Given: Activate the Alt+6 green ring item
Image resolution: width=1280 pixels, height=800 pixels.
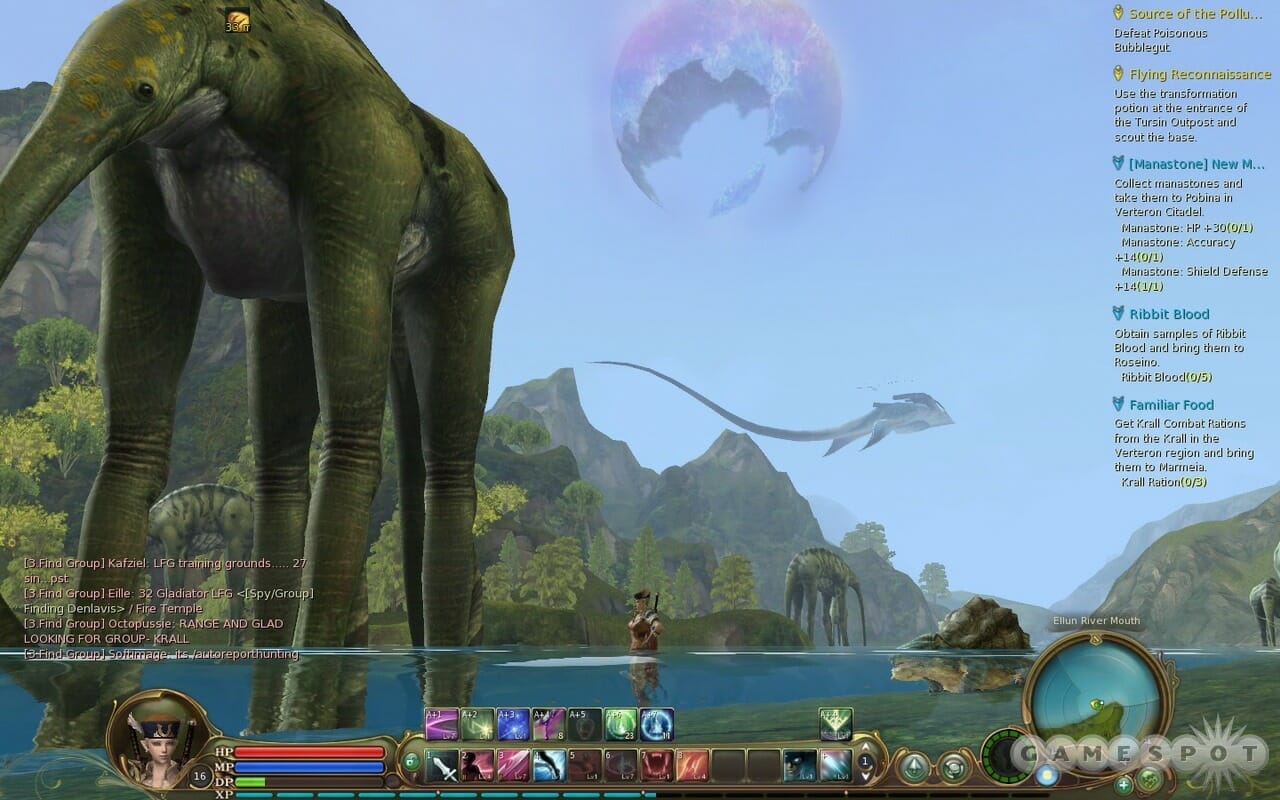Looking at the screenshot, I should click(621, 723).
